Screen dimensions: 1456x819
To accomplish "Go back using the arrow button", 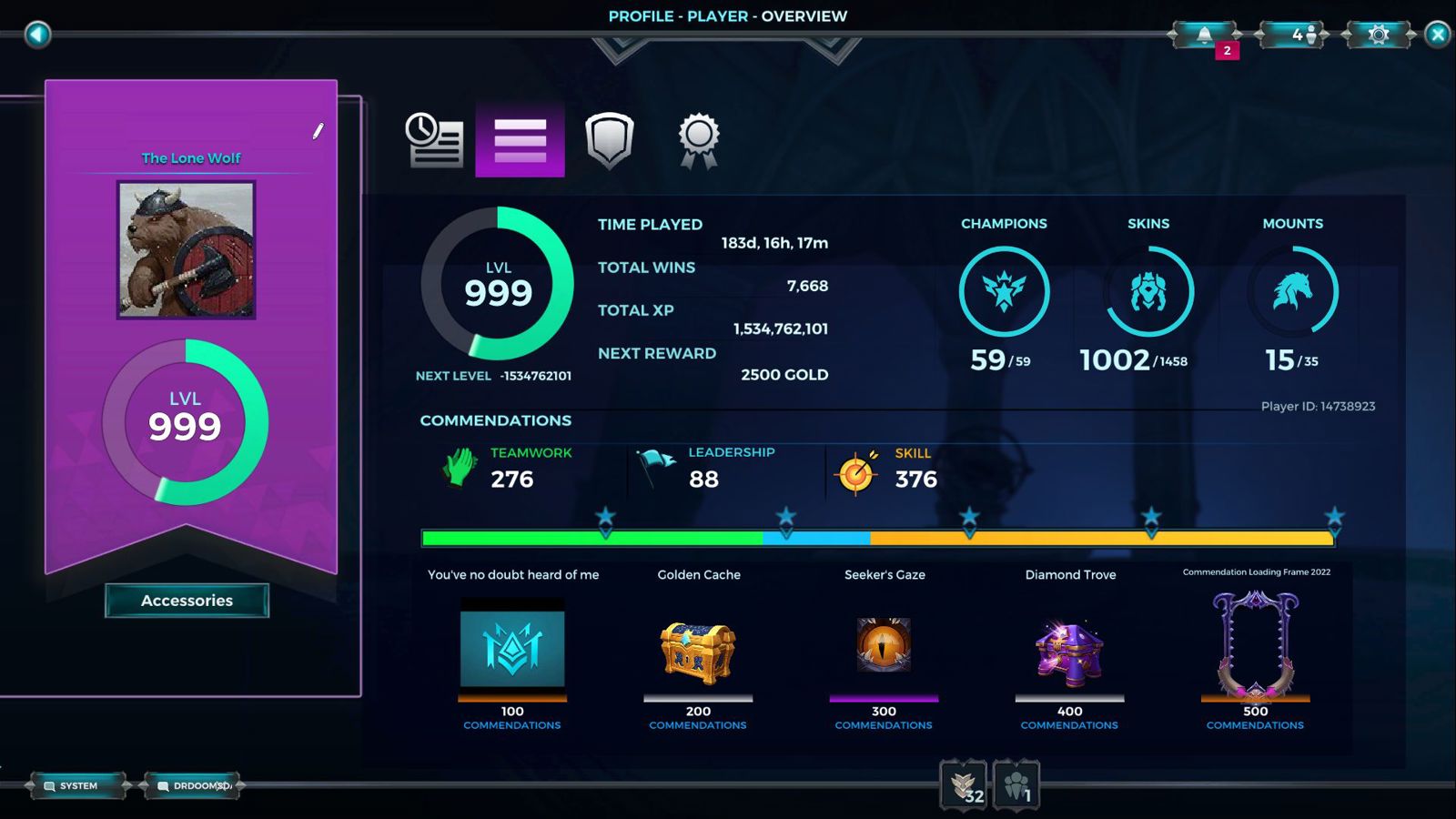I will click(x=37, y=35).
